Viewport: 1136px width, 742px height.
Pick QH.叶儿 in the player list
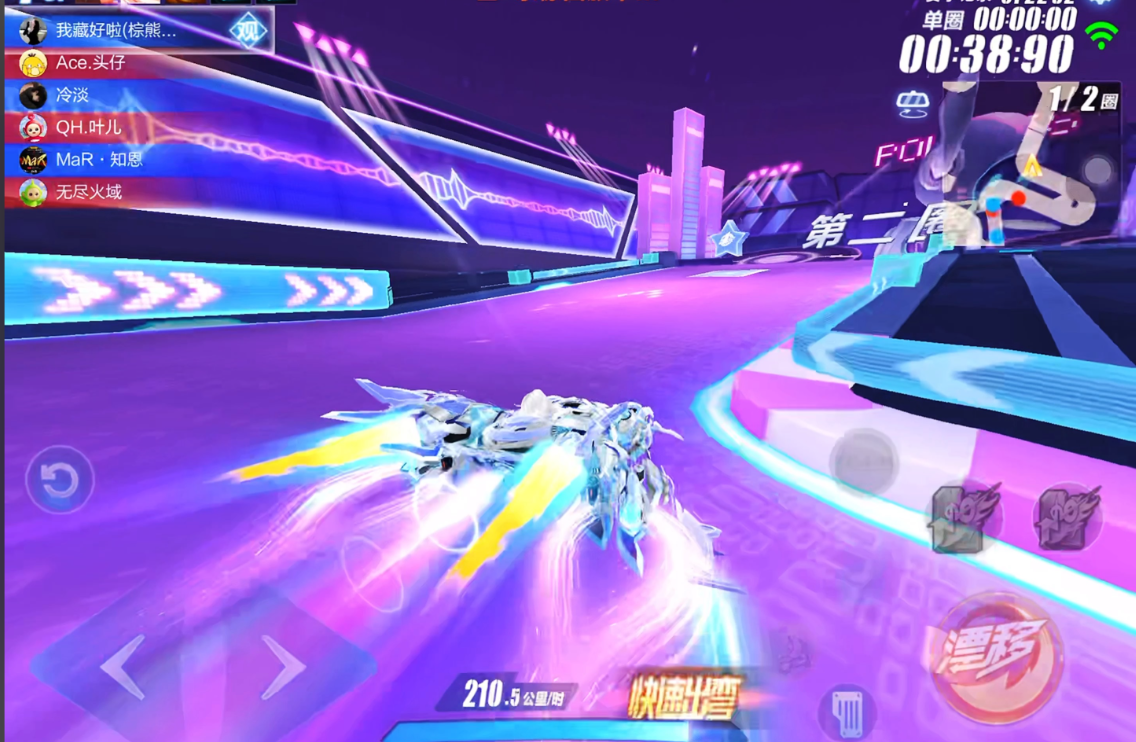coord(88,127)
